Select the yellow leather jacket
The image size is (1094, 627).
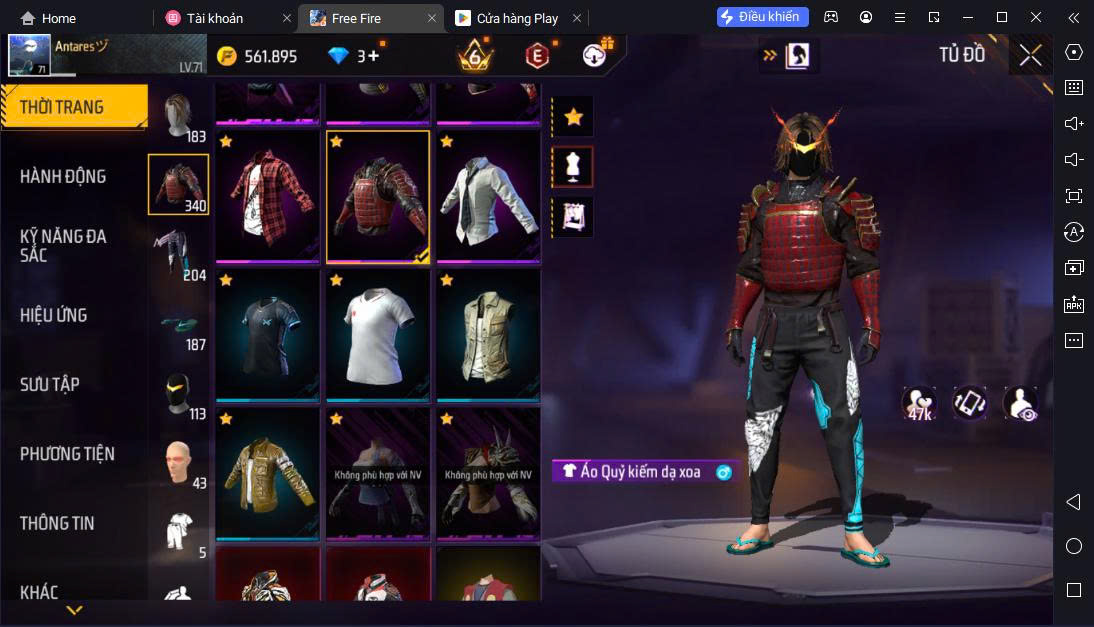267,473
